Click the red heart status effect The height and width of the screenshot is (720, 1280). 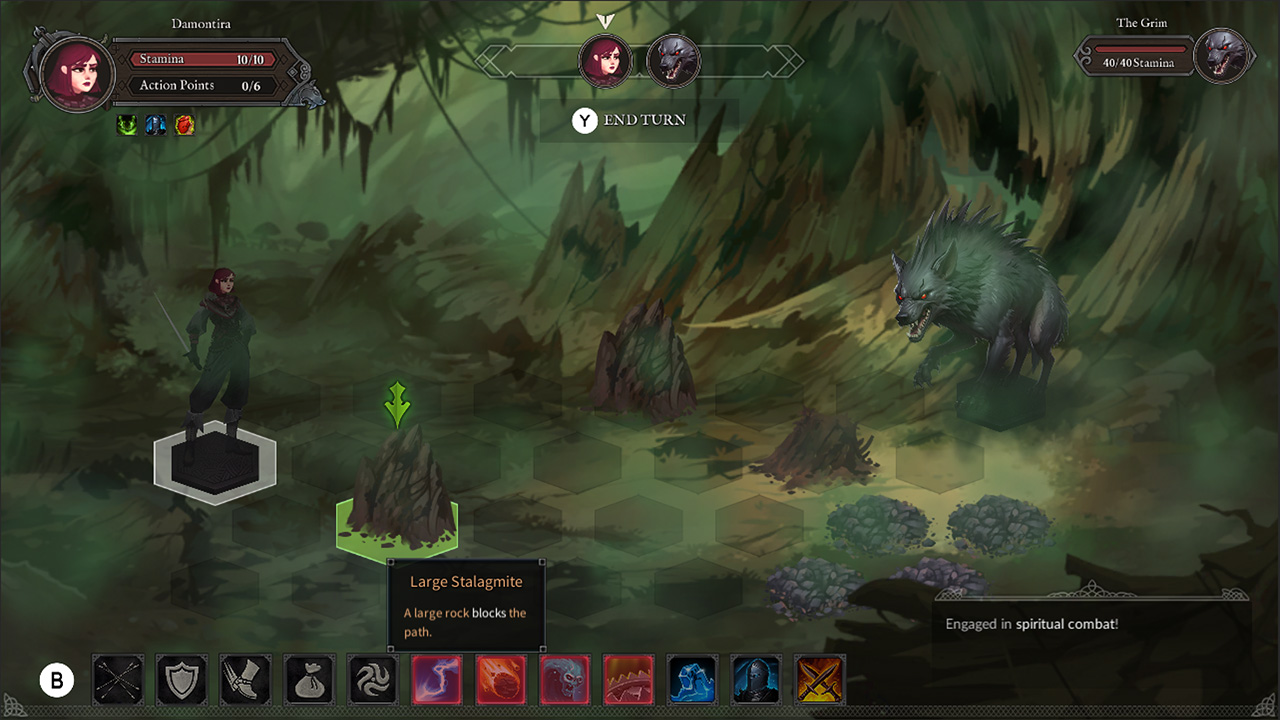click(x=184, y=124)
